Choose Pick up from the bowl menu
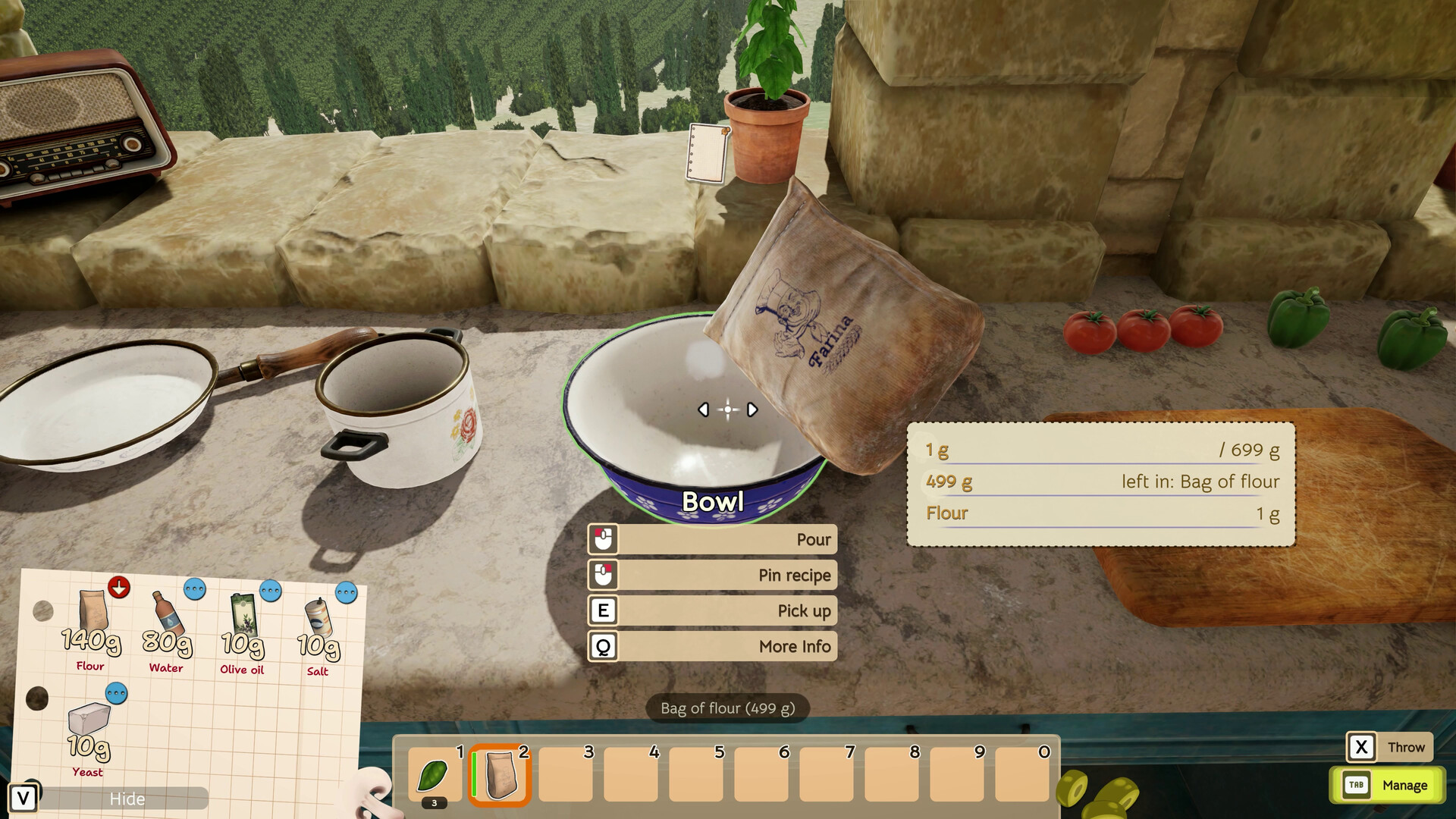Screen dimensions: 1456x819 click(713, 610)
